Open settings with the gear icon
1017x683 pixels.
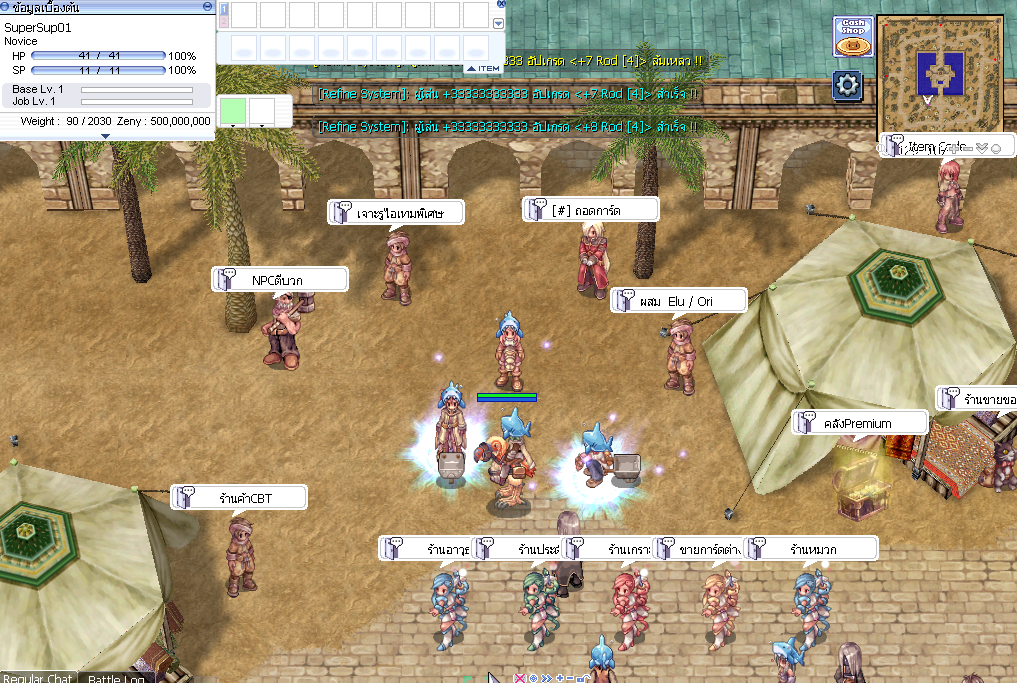847,85
